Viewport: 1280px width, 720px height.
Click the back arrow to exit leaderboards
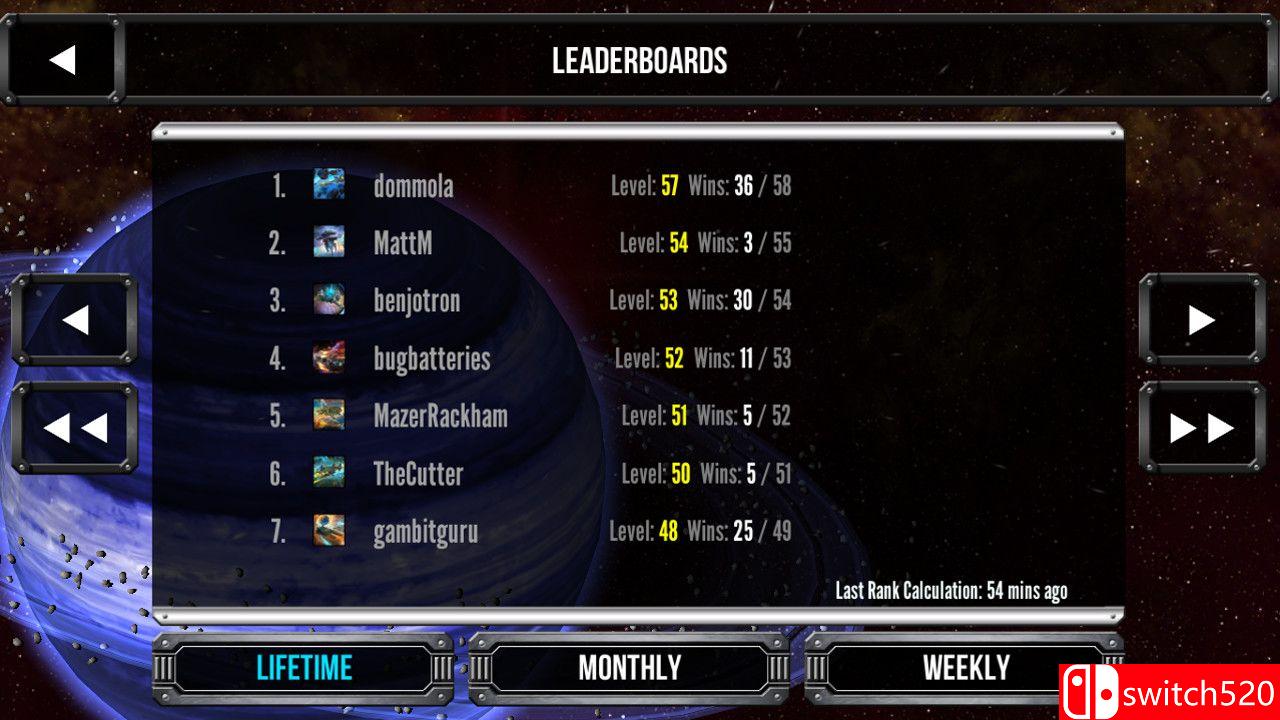[63, 60]
